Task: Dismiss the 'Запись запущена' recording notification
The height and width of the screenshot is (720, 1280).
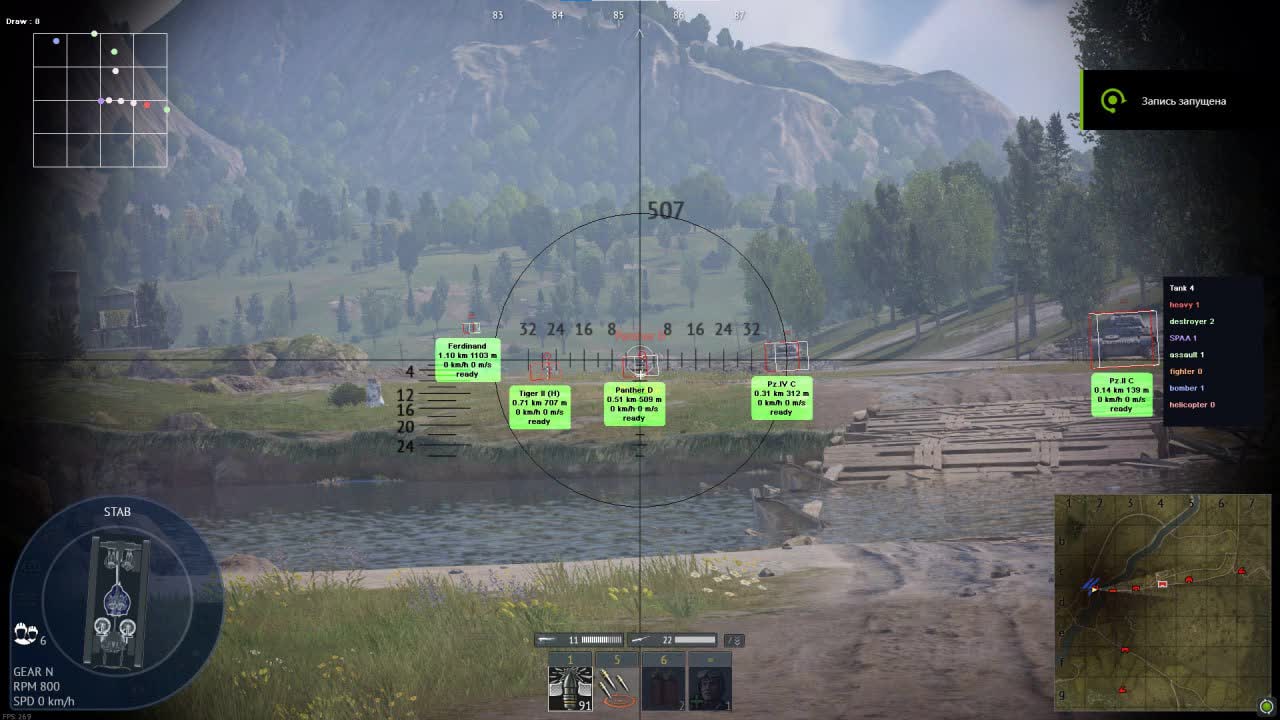Action: point(1184,100)
